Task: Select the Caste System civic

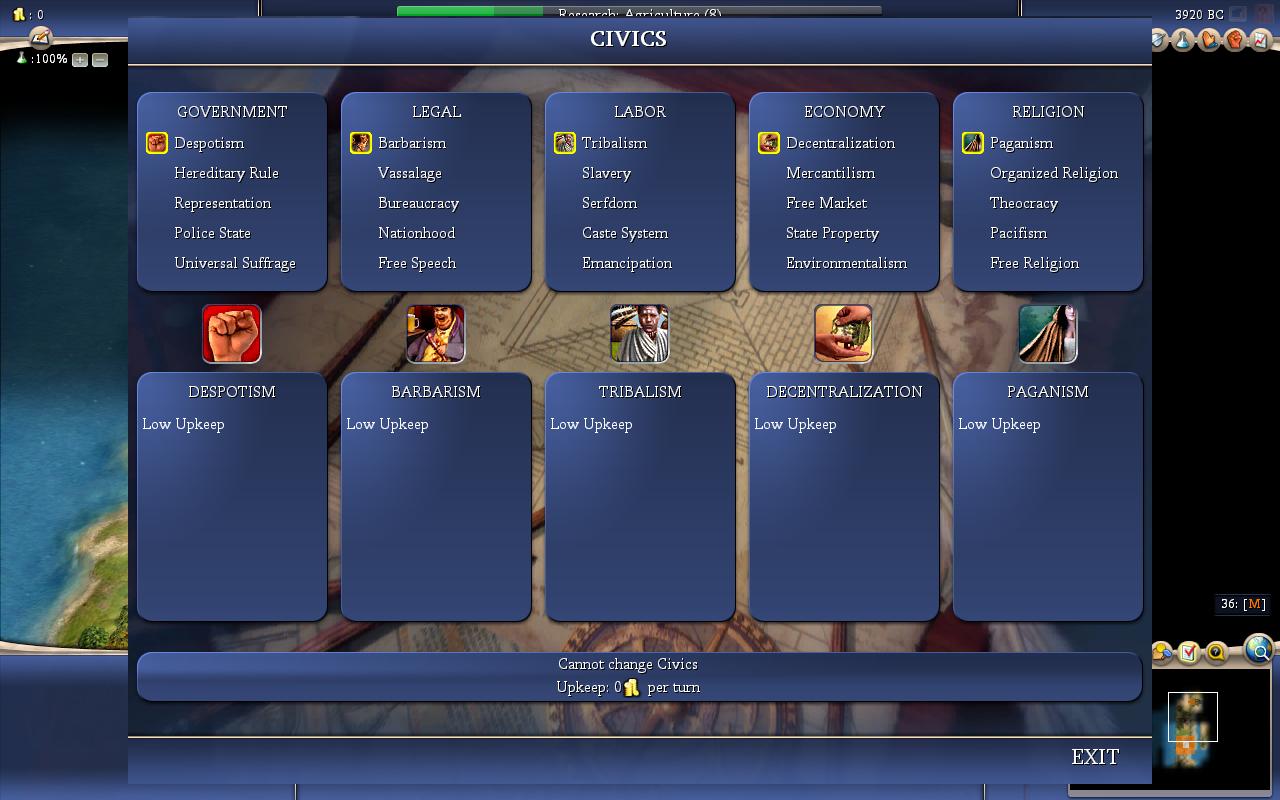Action: (x=624, y=233)
